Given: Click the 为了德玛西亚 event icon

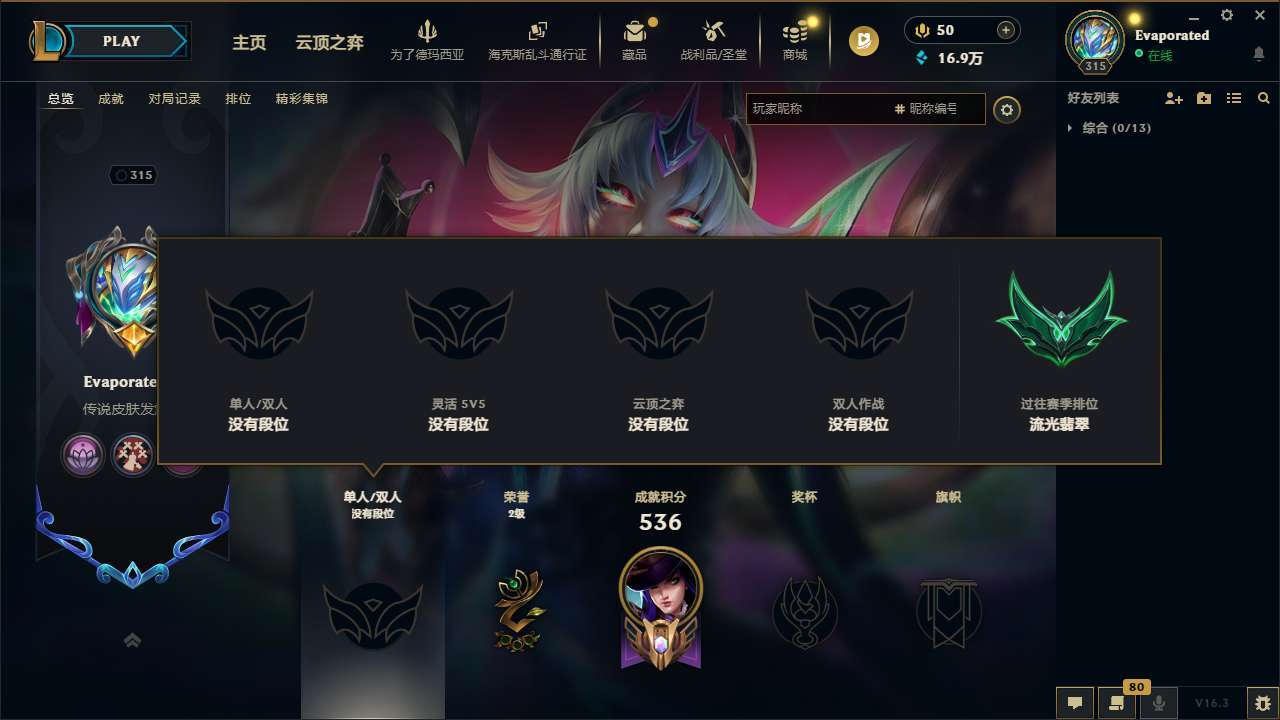Looking at the screenshot, I should 427,40.
